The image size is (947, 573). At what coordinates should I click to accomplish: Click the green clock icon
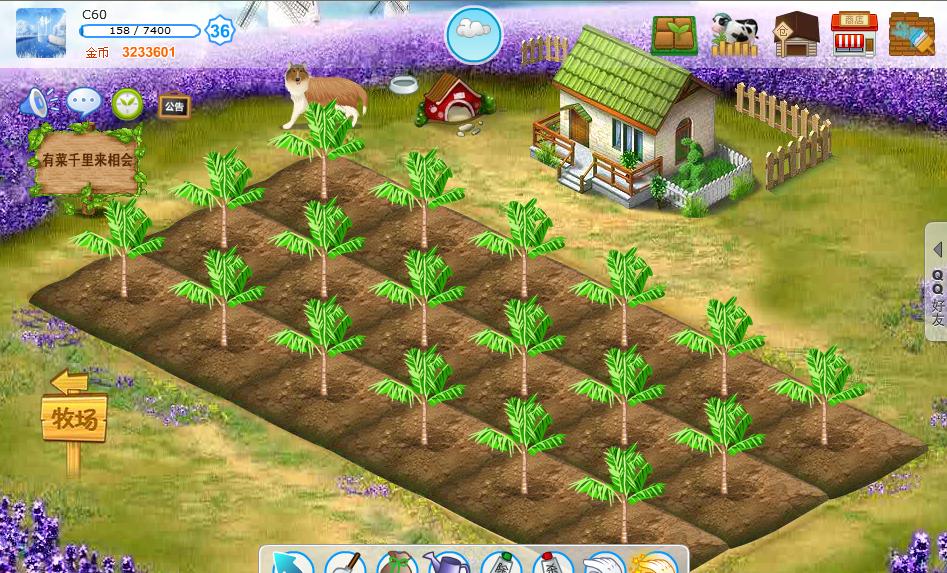point(127,103)
